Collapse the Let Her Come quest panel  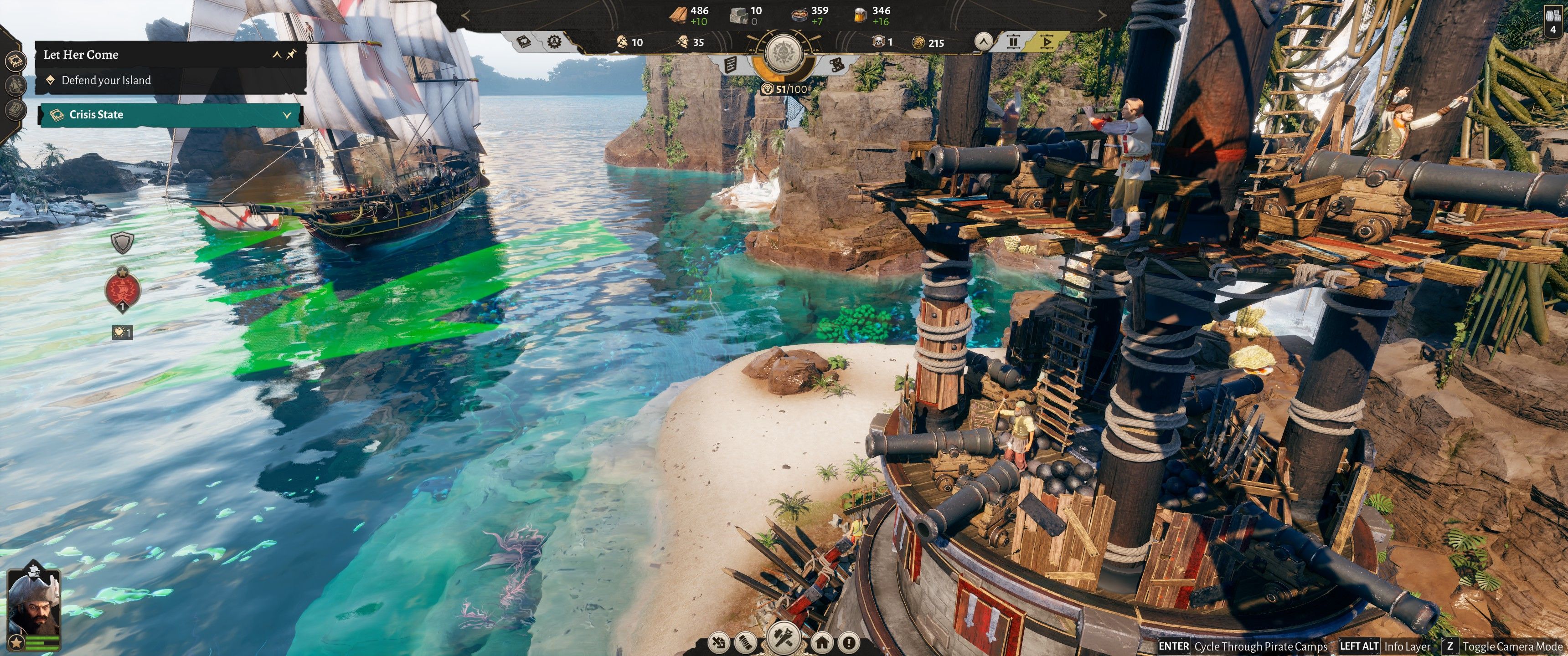[276, 55]
